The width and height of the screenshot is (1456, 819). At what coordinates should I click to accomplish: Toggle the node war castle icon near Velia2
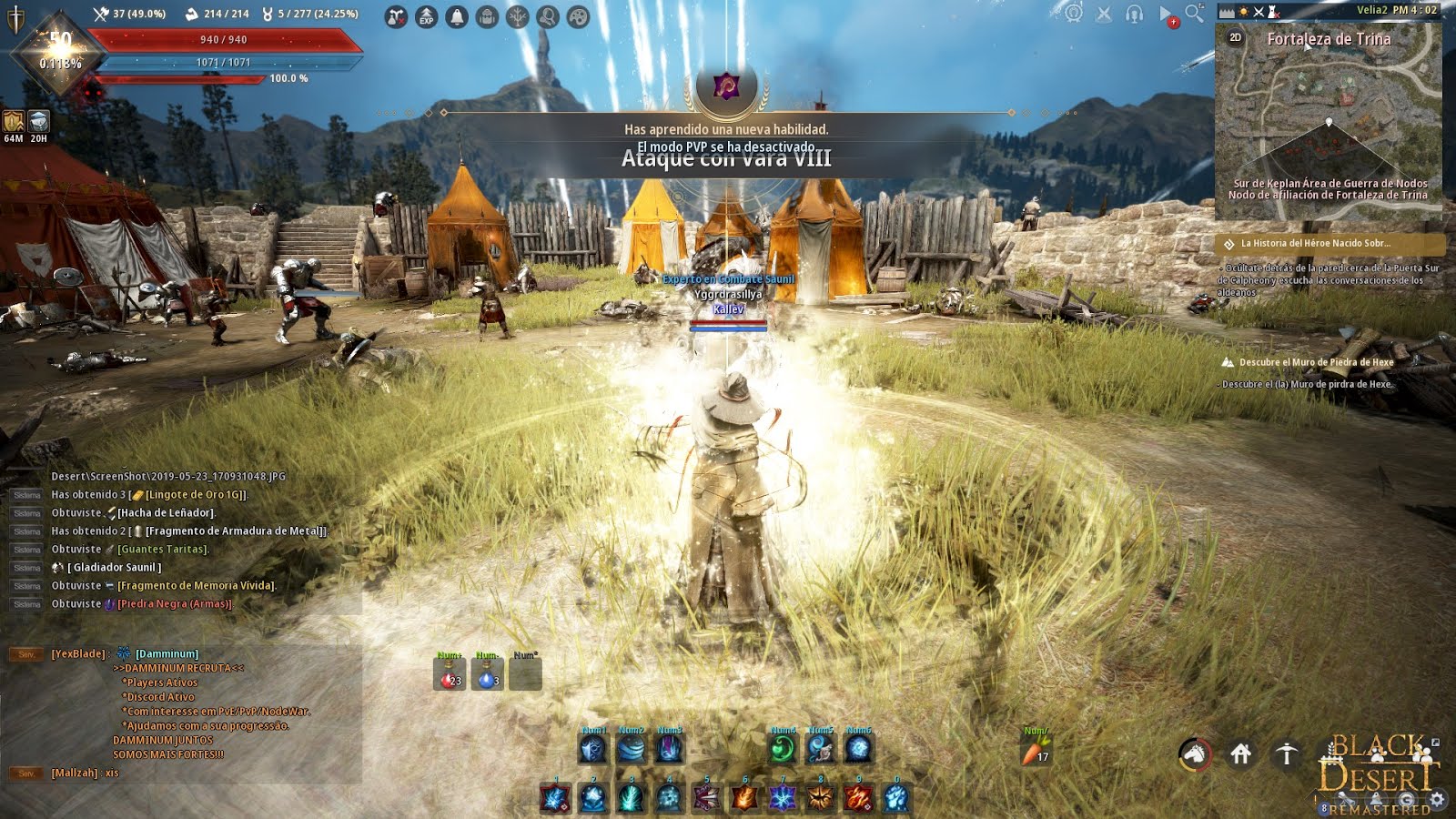(x=1273, y=12)
